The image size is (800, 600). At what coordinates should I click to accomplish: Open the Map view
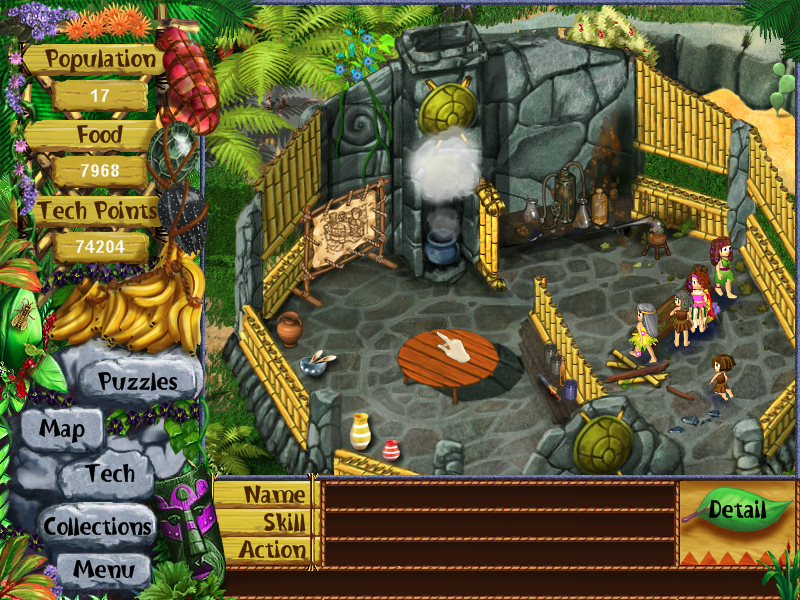point(61,430)
